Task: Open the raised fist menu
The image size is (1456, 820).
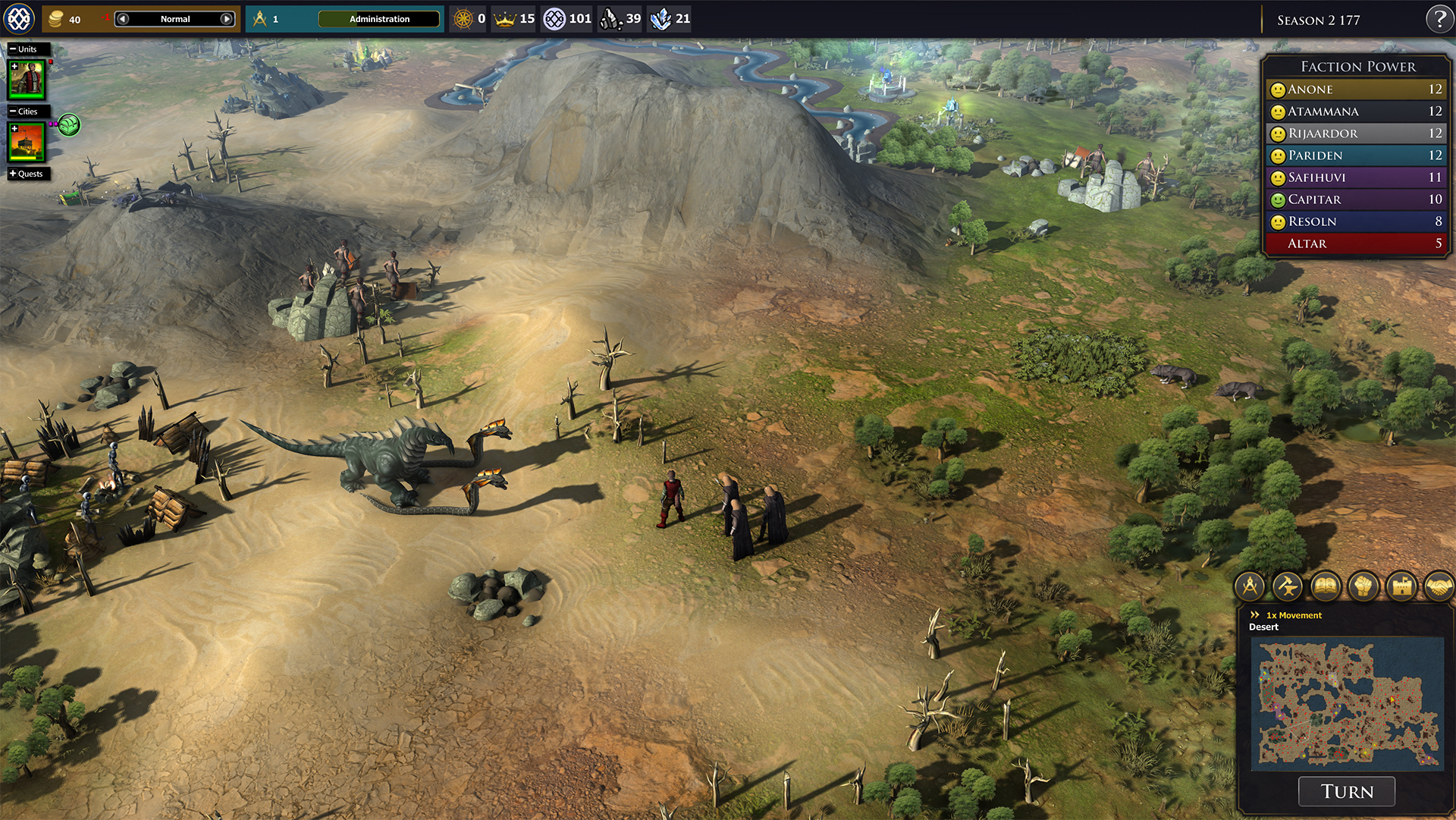Action: (1363, 586)
